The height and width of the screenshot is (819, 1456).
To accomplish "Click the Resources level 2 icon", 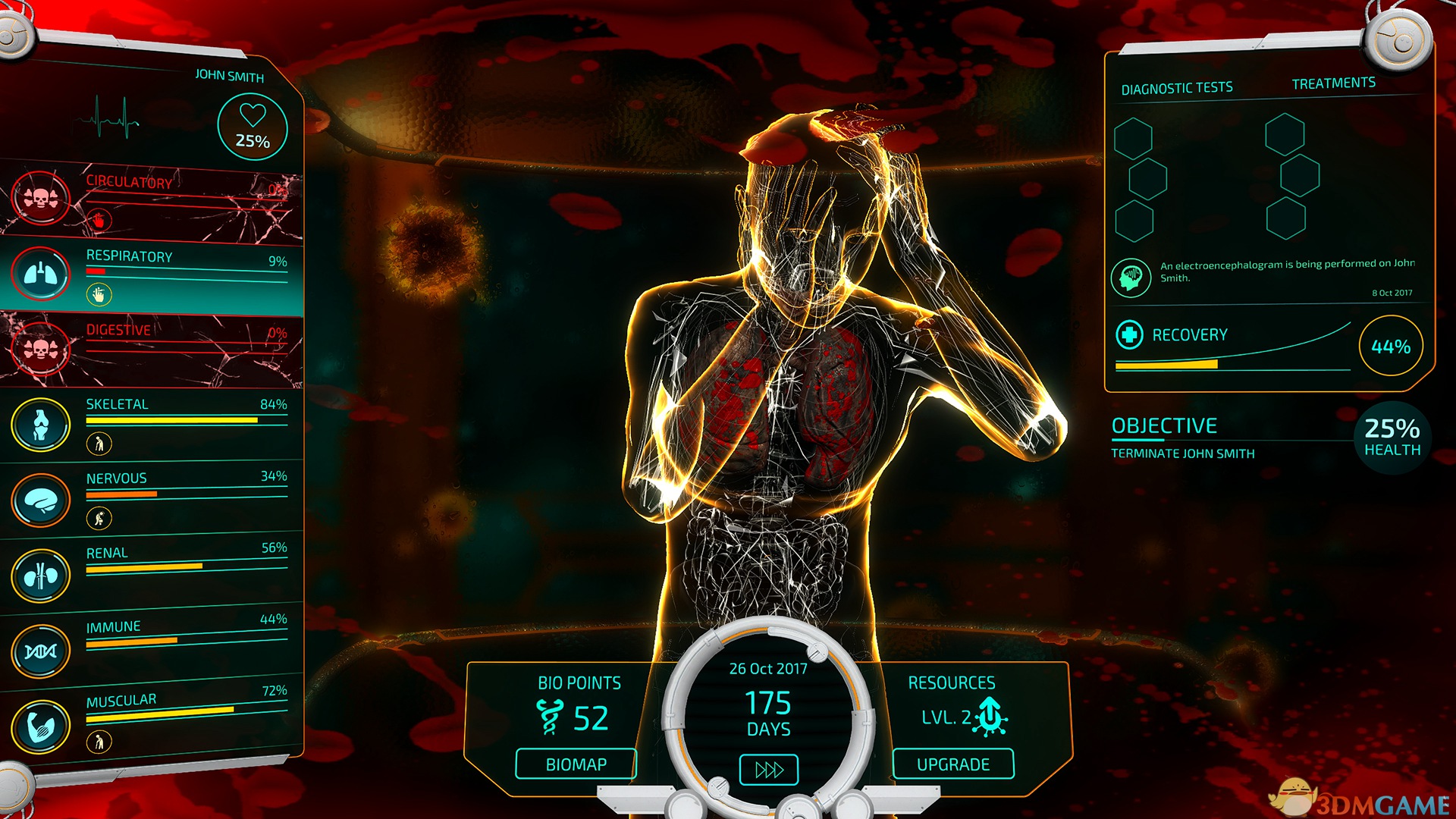I will coord(990,716).
